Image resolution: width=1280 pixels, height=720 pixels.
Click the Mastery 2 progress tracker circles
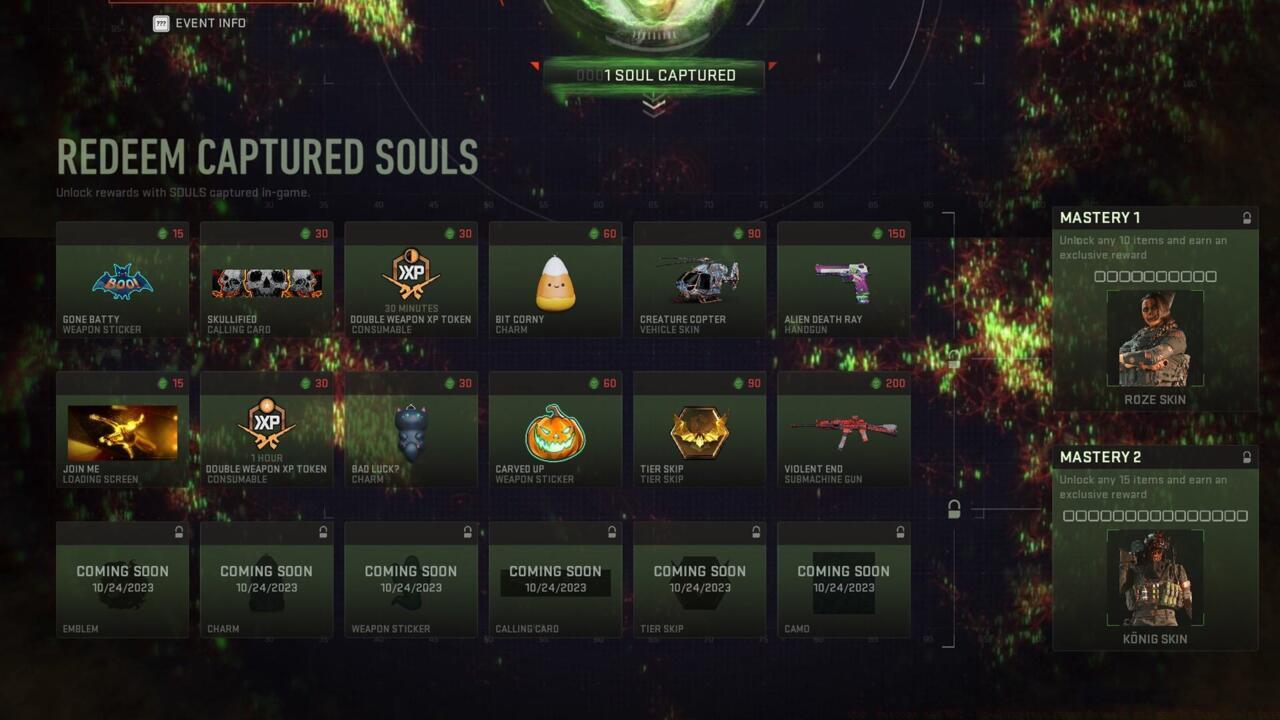[1155, 517]
